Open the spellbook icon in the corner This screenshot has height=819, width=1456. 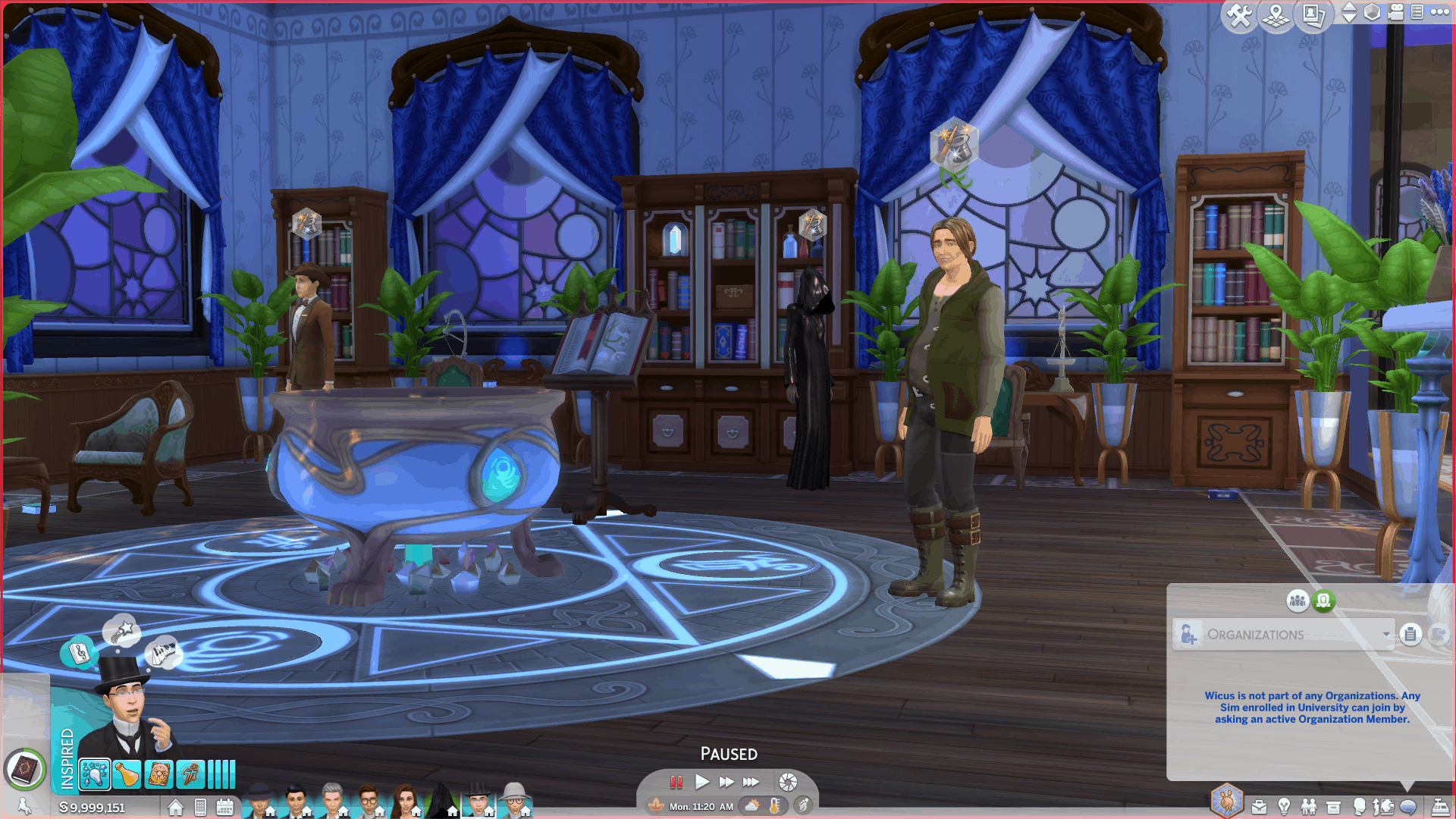pyautogui.click(x=24, y=770)
